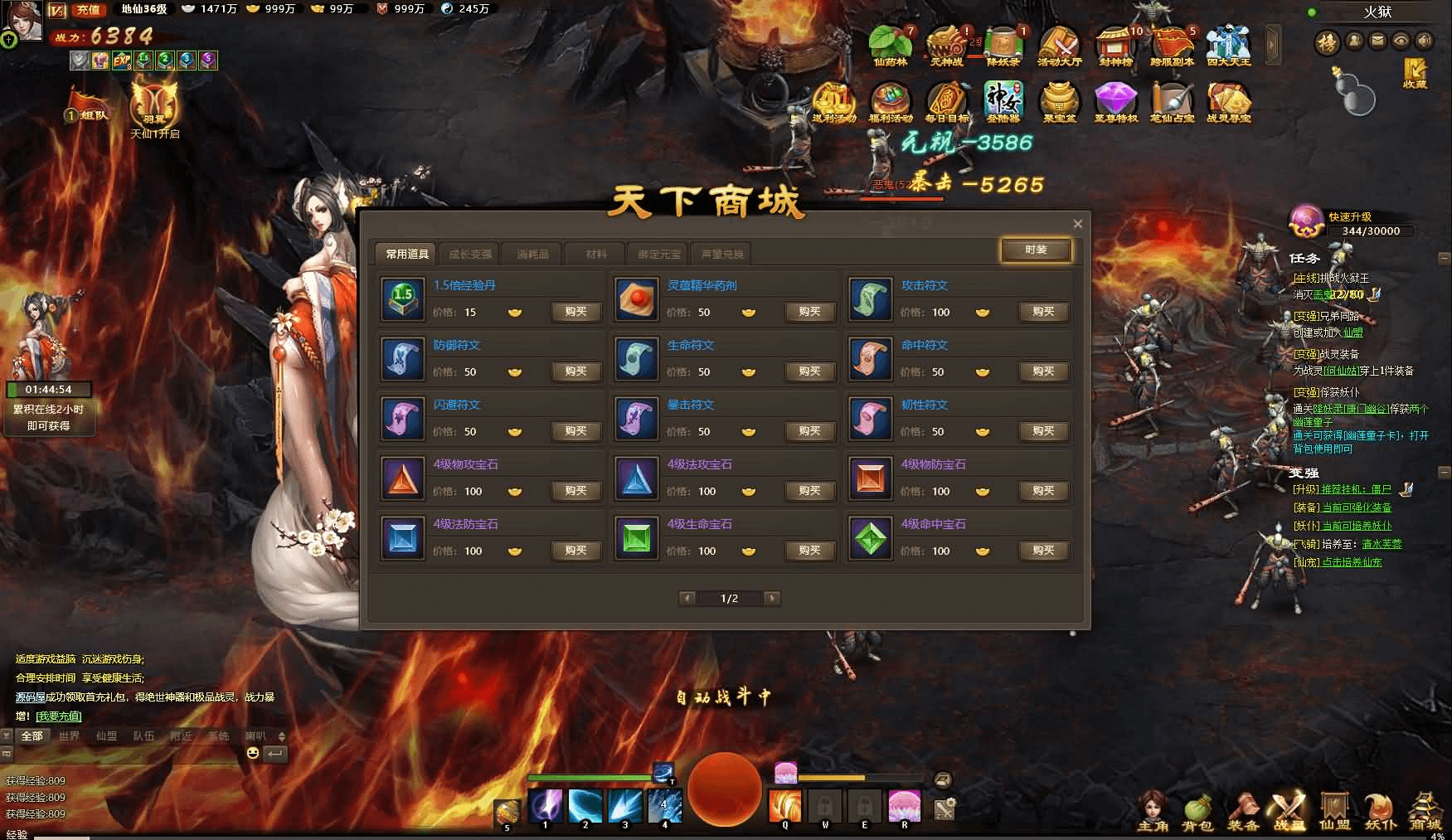Switch chat to the 世界 channel
Screen dimensions: 1452x840
coord(69,736)
